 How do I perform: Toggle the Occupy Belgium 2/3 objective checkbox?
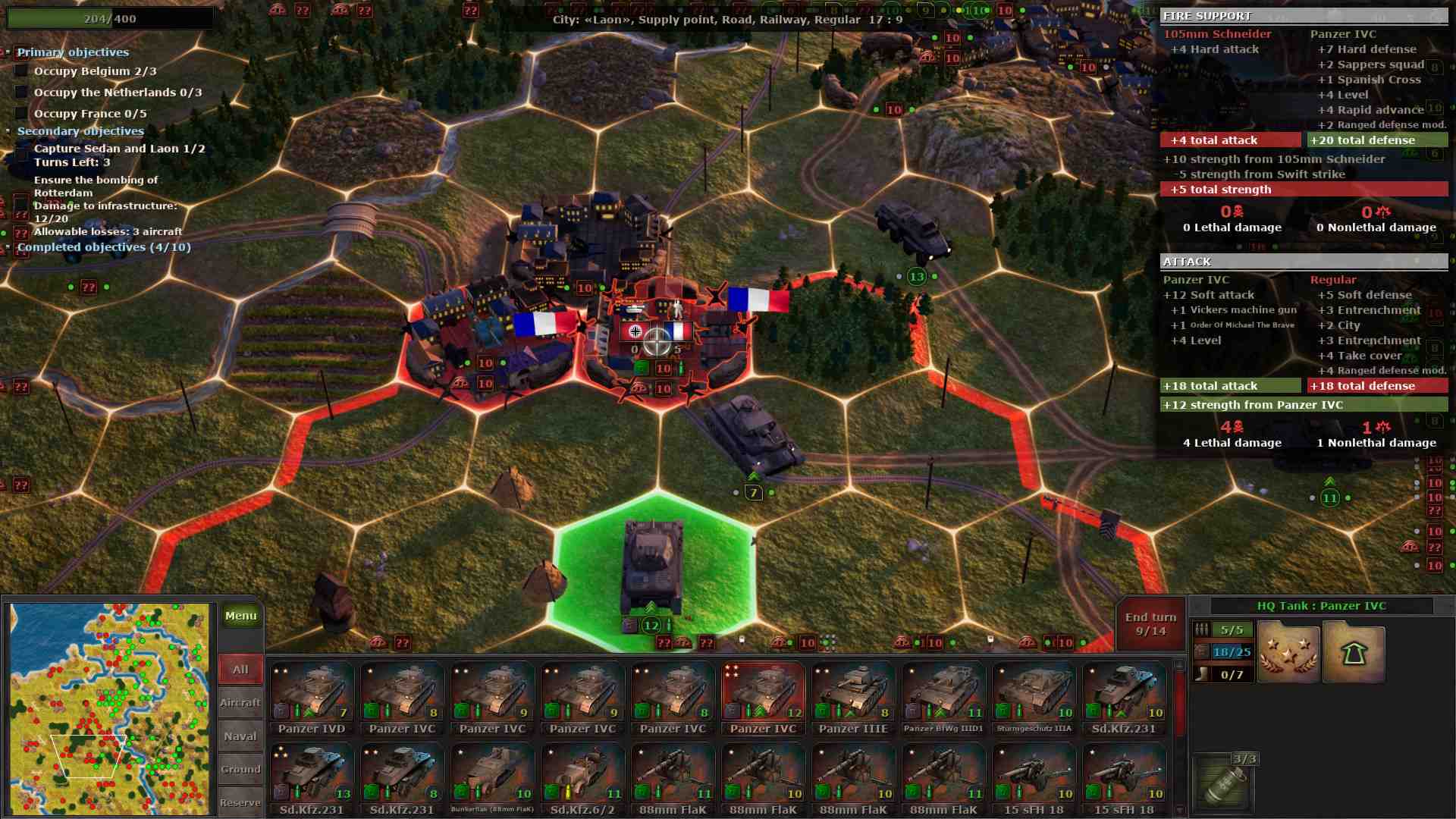20,71
